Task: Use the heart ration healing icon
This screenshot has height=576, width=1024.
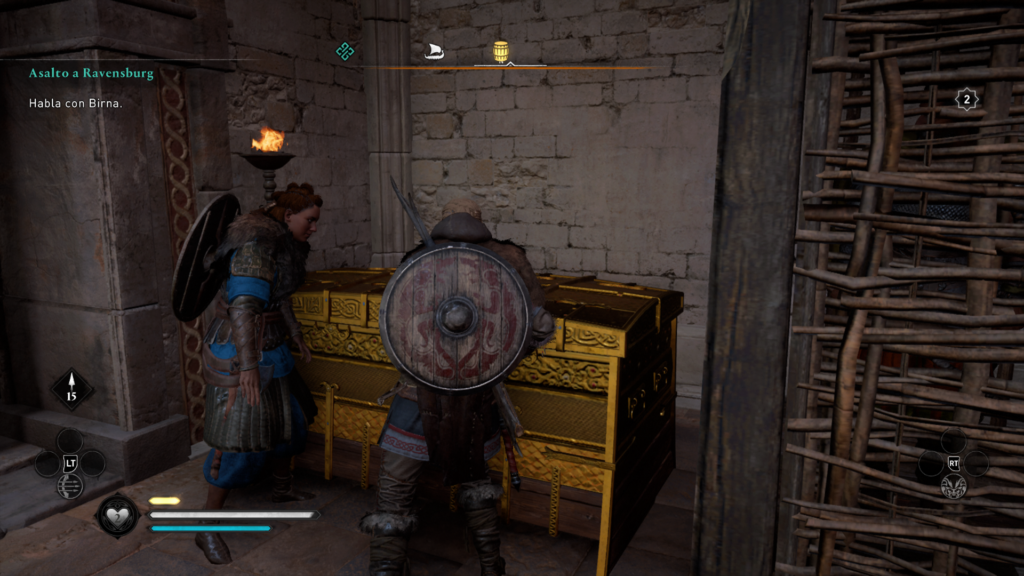Action: pyautogui.click(x=118, y=515)
